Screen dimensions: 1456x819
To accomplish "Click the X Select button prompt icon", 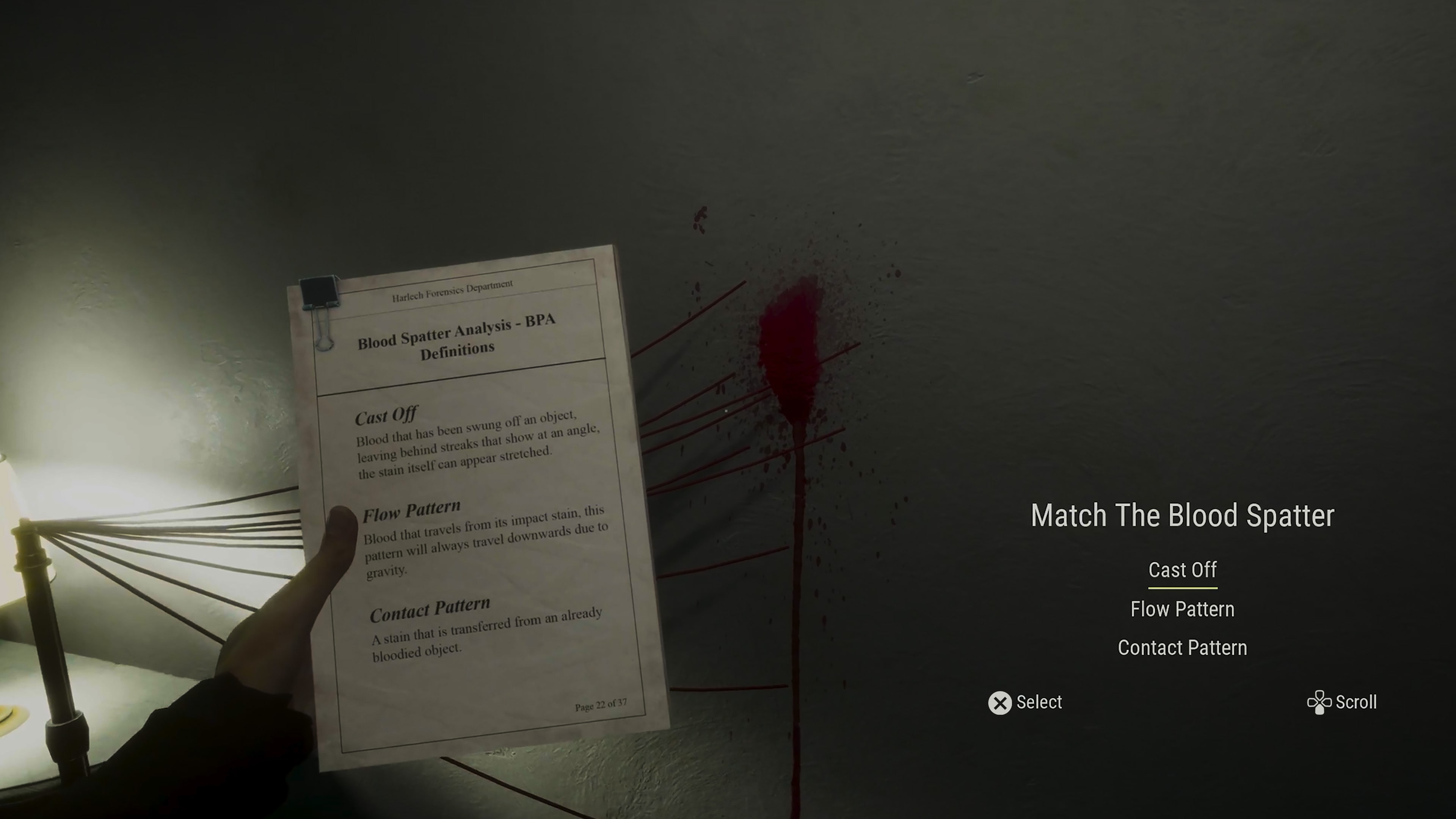I will click(1001, 703).
